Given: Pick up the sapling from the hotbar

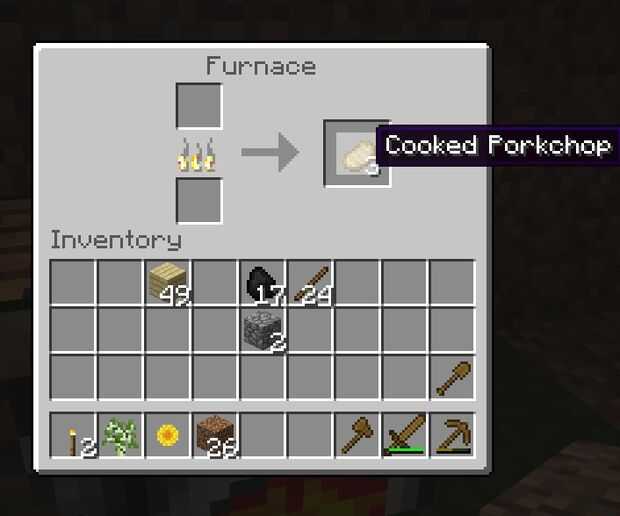Looking at the screenshot, I should click(121, 436).
